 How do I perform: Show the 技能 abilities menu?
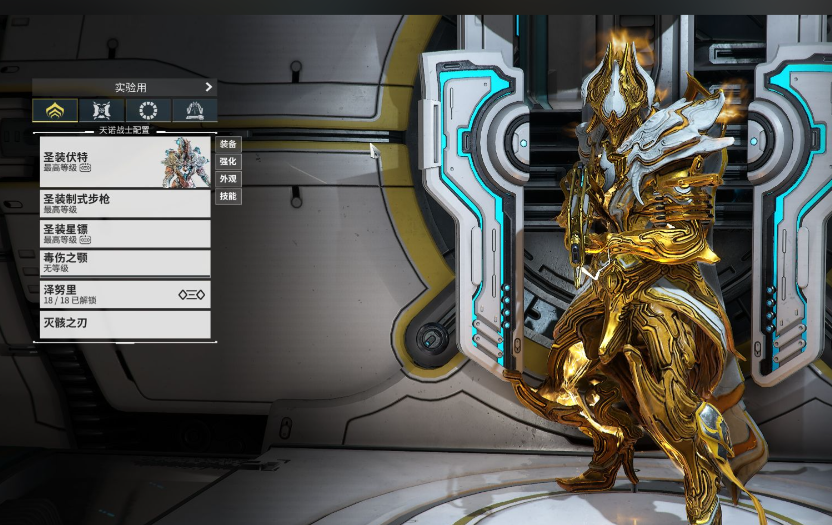tap(228, 196)
